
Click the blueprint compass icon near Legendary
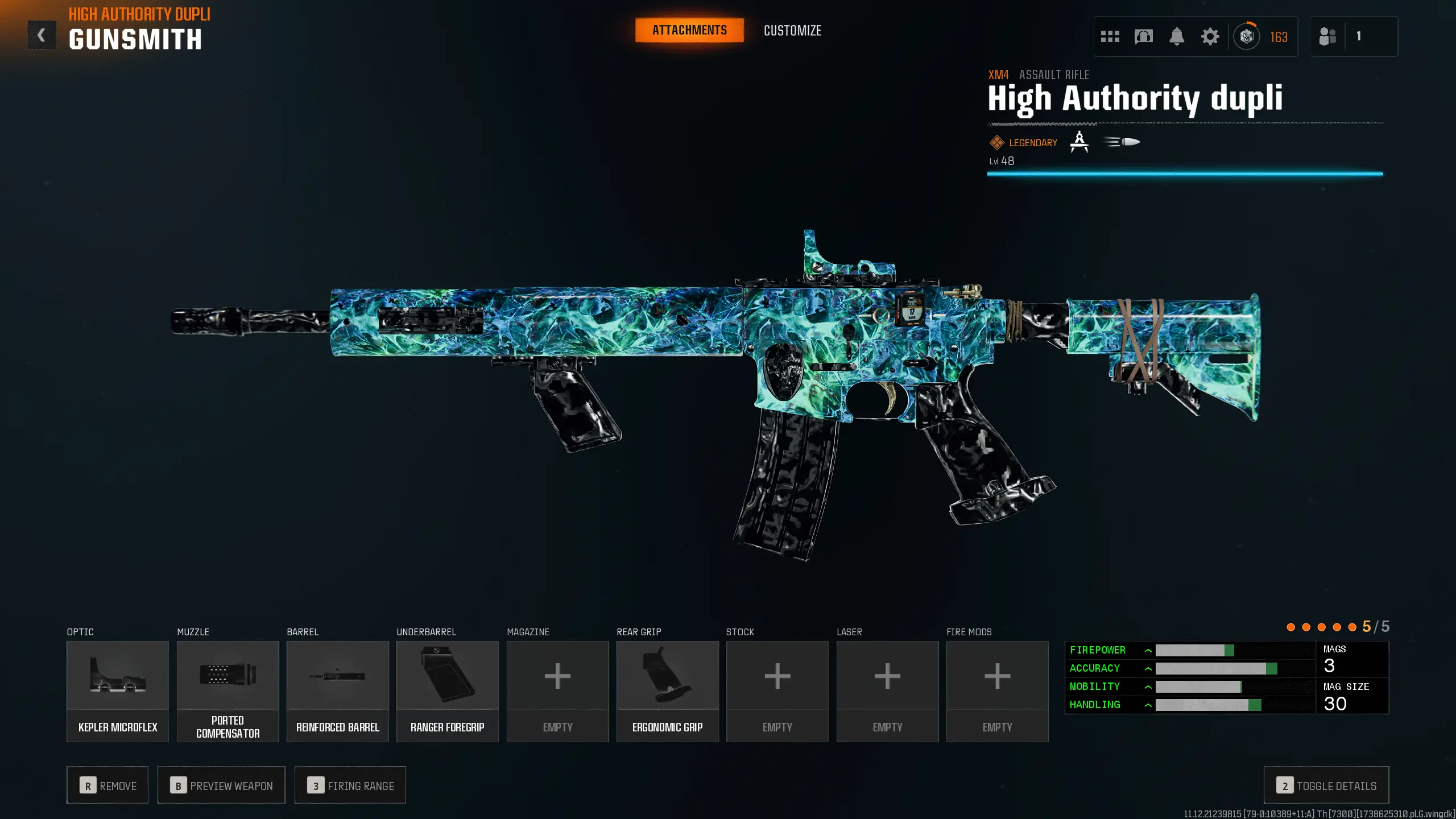click(x=1078, y=142)
